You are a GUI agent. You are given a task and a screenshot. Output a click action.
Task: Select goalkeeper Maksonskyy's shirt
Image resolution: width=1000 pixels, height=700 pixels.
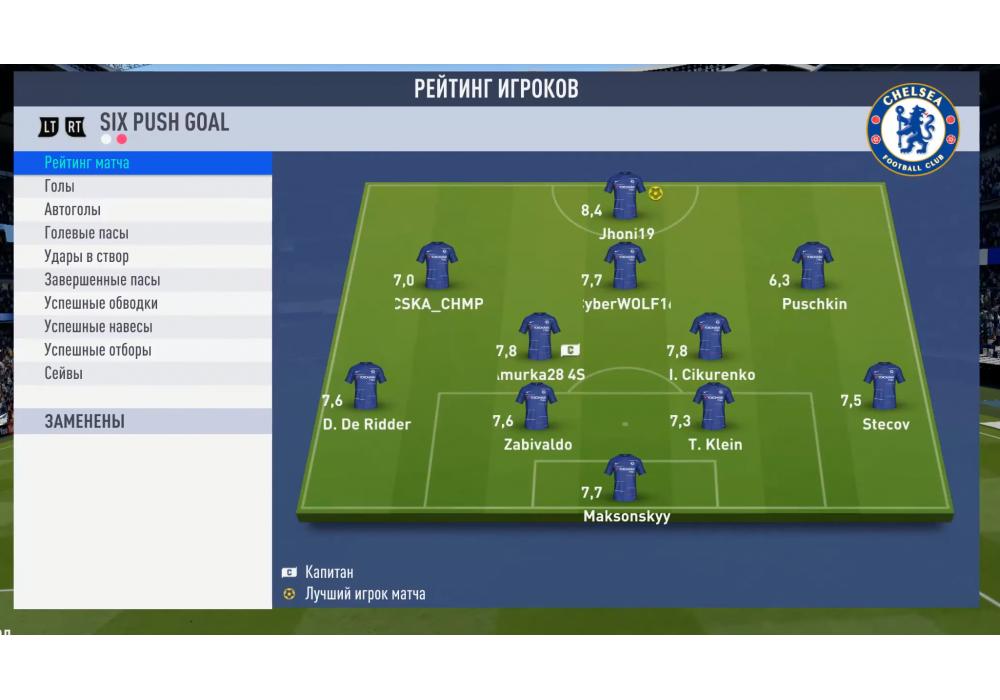tap(625, 478)
